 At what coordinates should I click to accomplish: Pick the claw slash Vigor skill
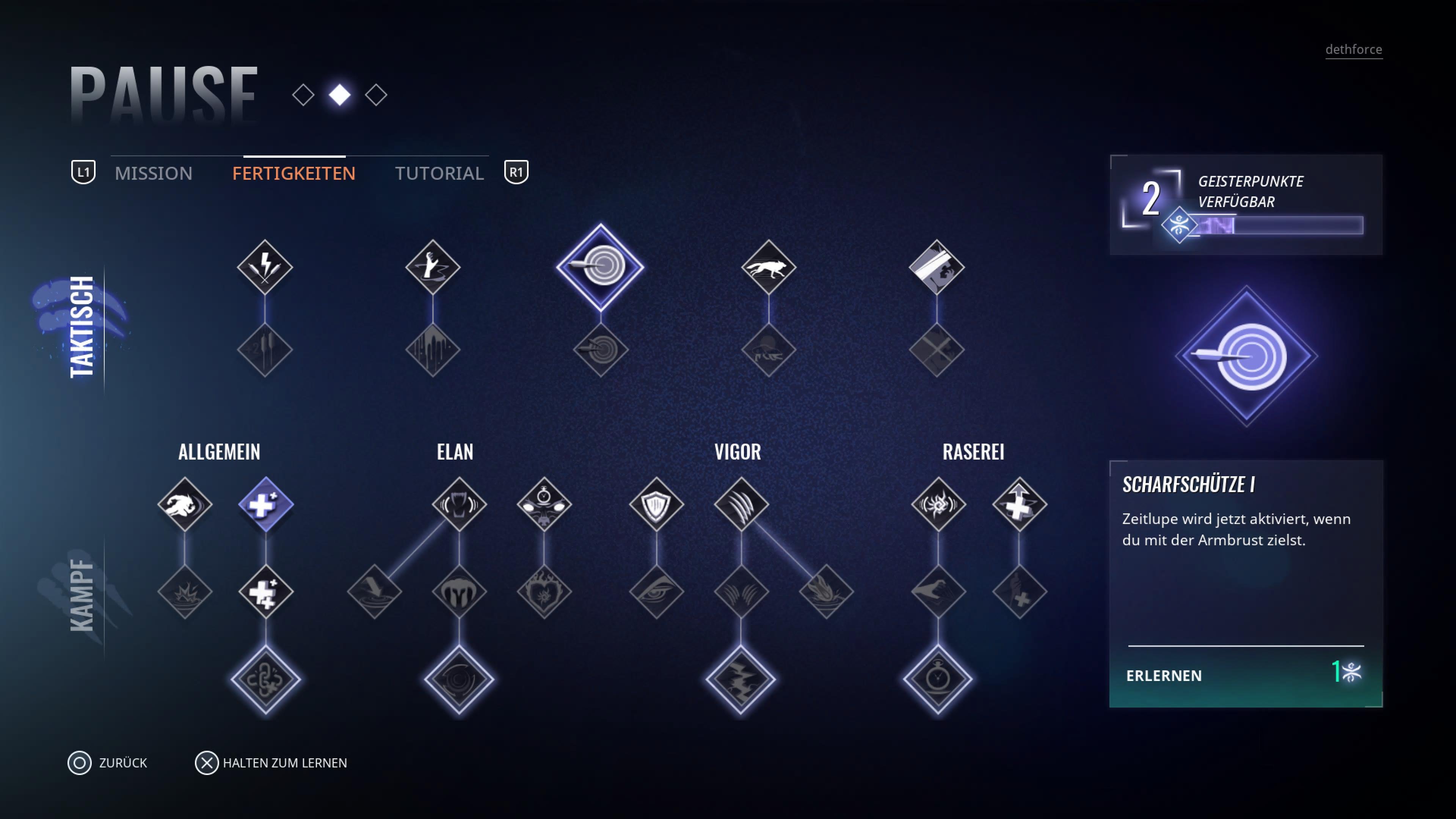pyautogui.click(x=741, y=504)
